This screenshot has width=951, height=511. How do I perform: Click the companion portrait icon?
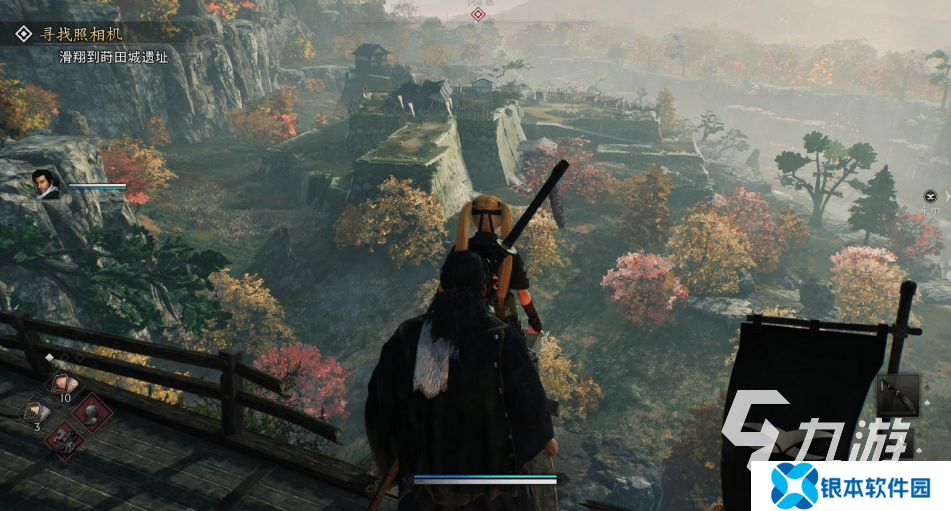46,184
